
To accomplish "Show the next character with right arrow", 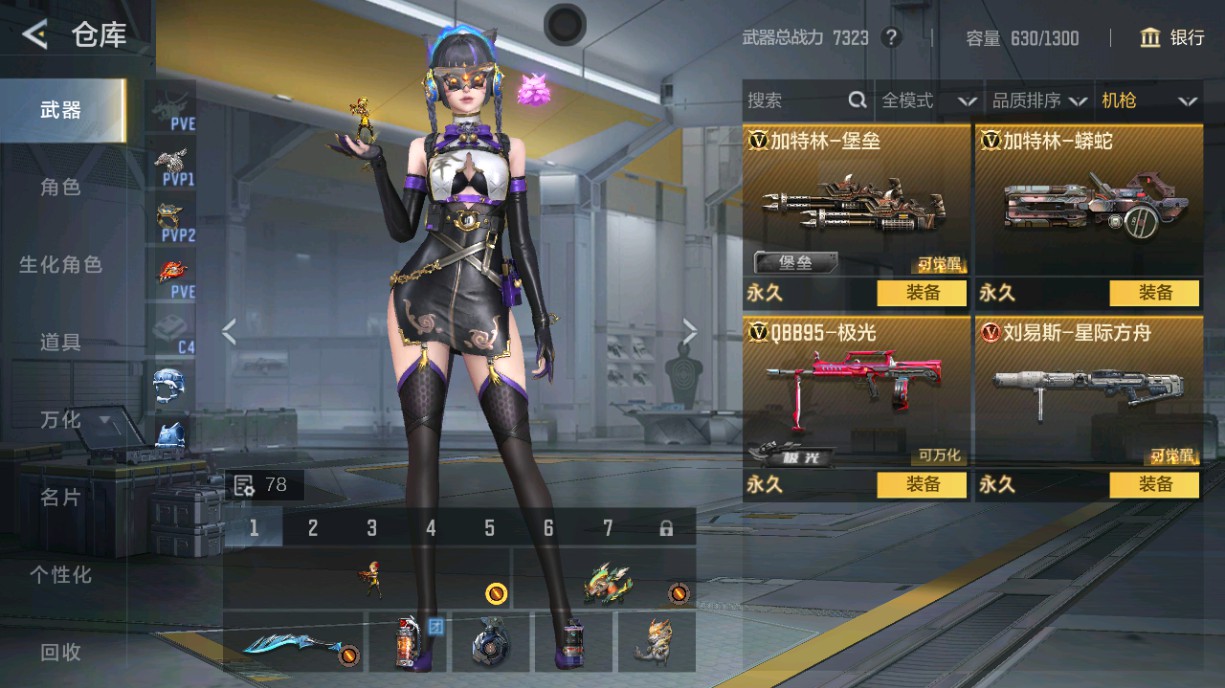I will [x=689, y=331].
